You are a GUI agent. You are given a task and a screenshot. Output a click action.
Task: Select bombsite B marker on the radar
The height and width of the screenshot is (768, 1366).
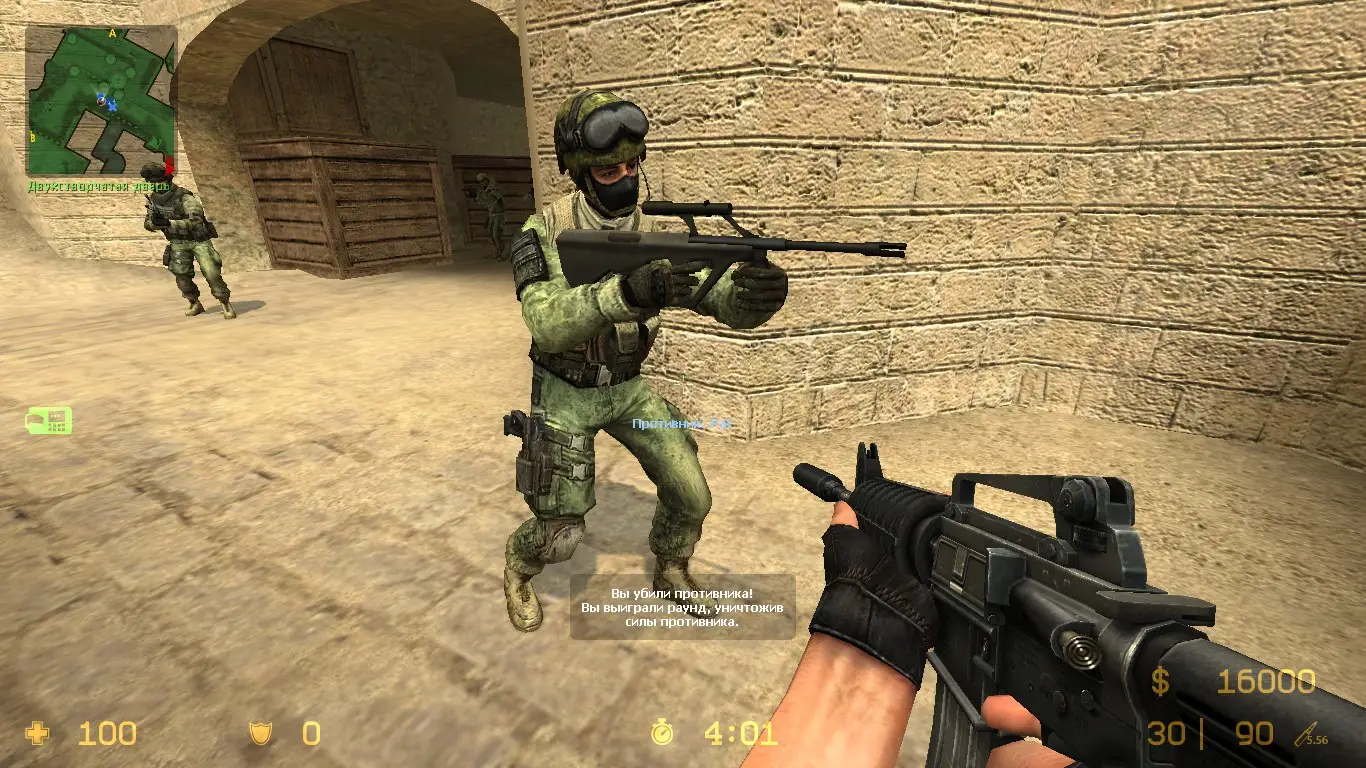(32, 137)
